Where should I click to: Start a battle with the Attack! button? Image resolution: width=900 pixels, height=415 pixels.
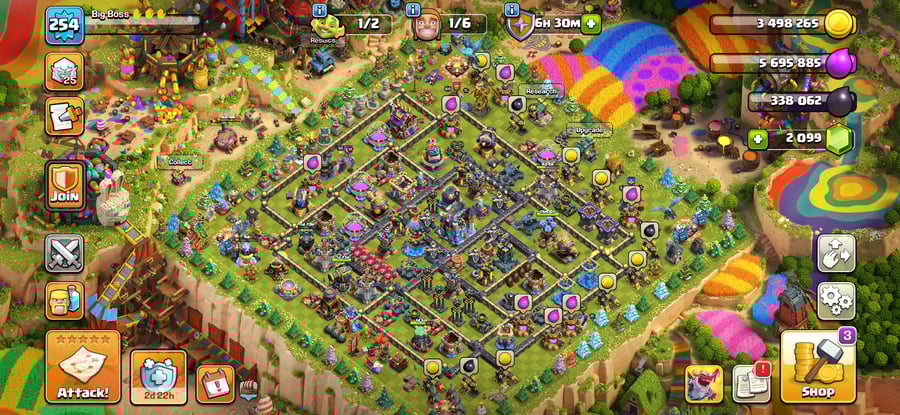pos(82,367)
